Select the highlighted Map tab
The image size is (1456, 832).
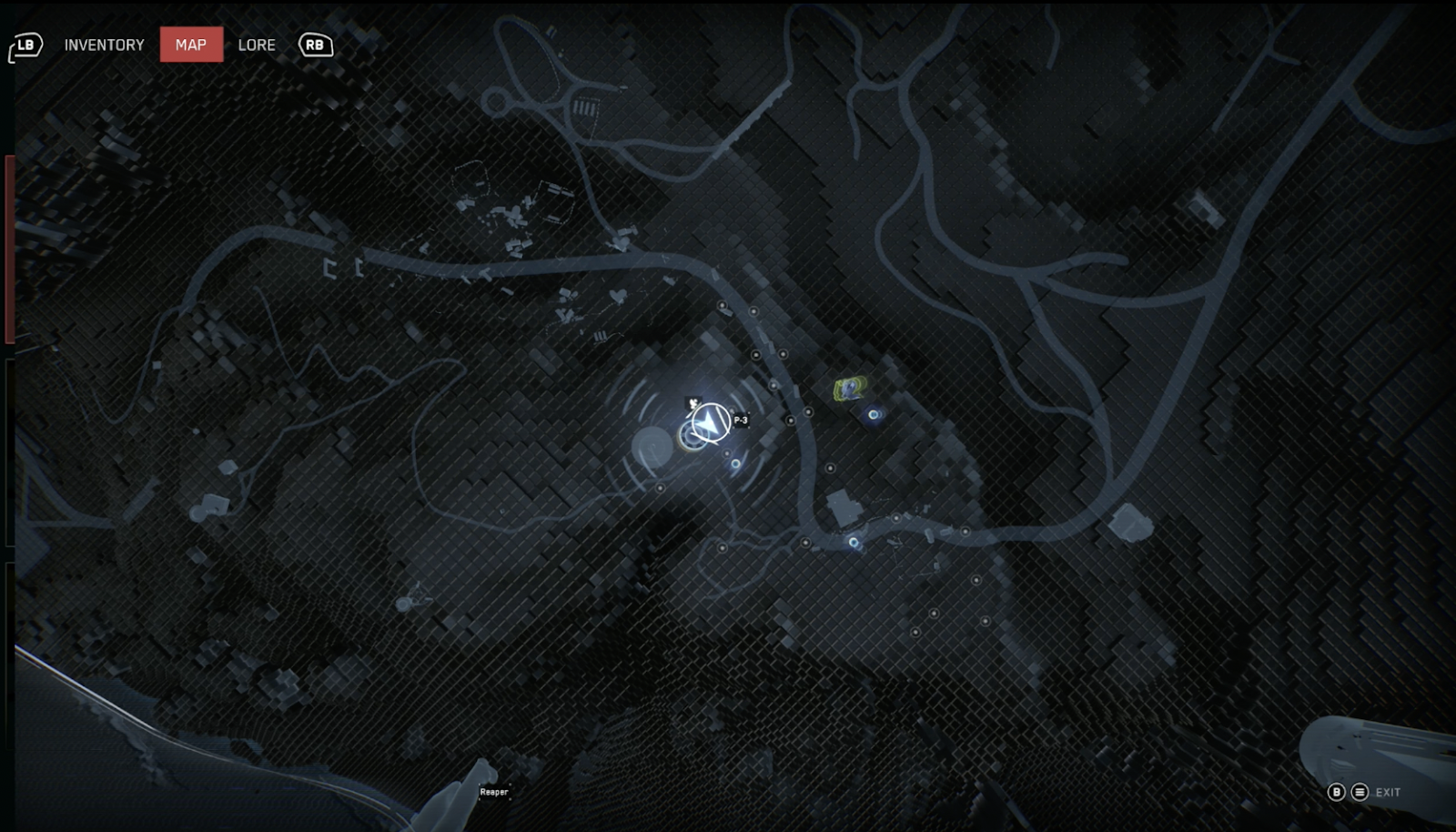[191, 45]
